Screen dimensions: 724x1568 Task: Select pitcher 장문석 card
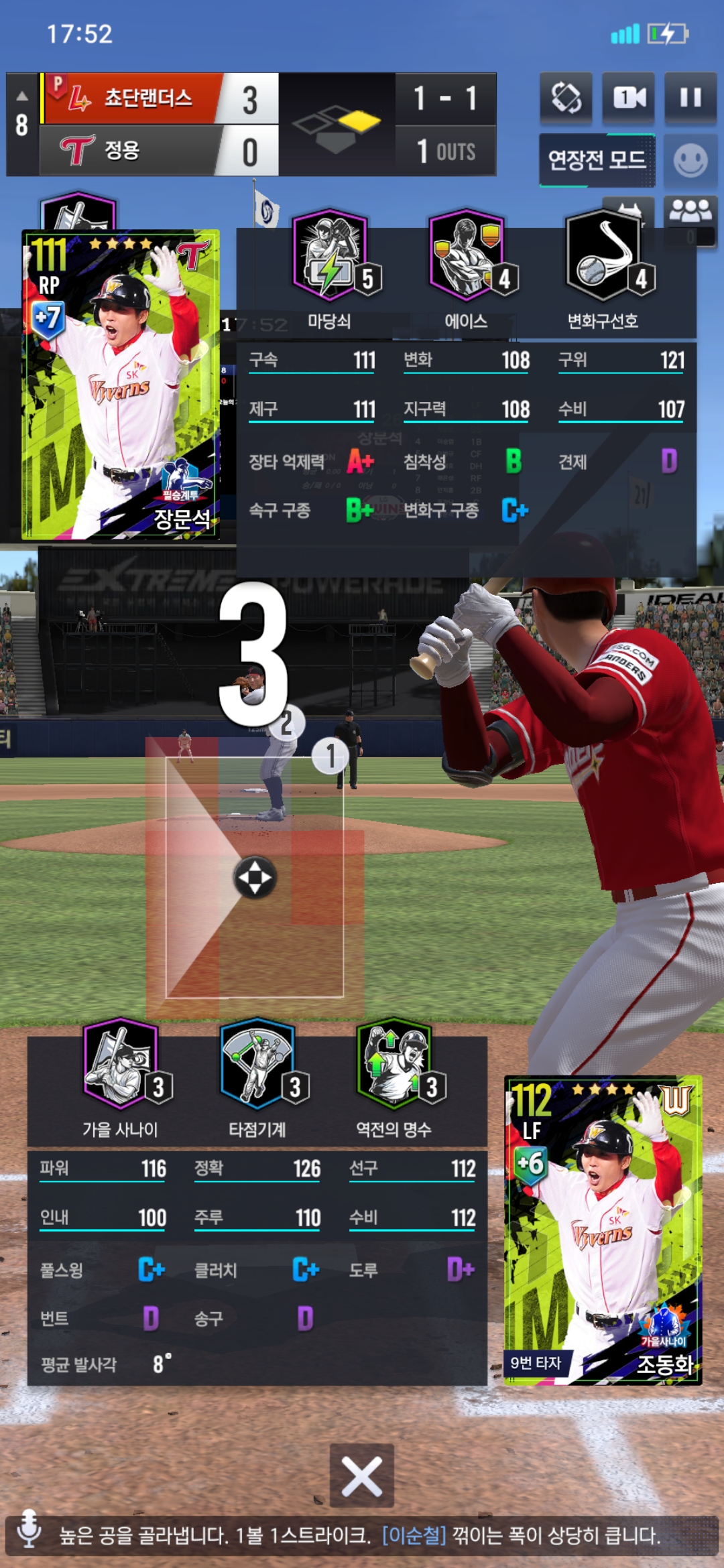click(121, 385)
